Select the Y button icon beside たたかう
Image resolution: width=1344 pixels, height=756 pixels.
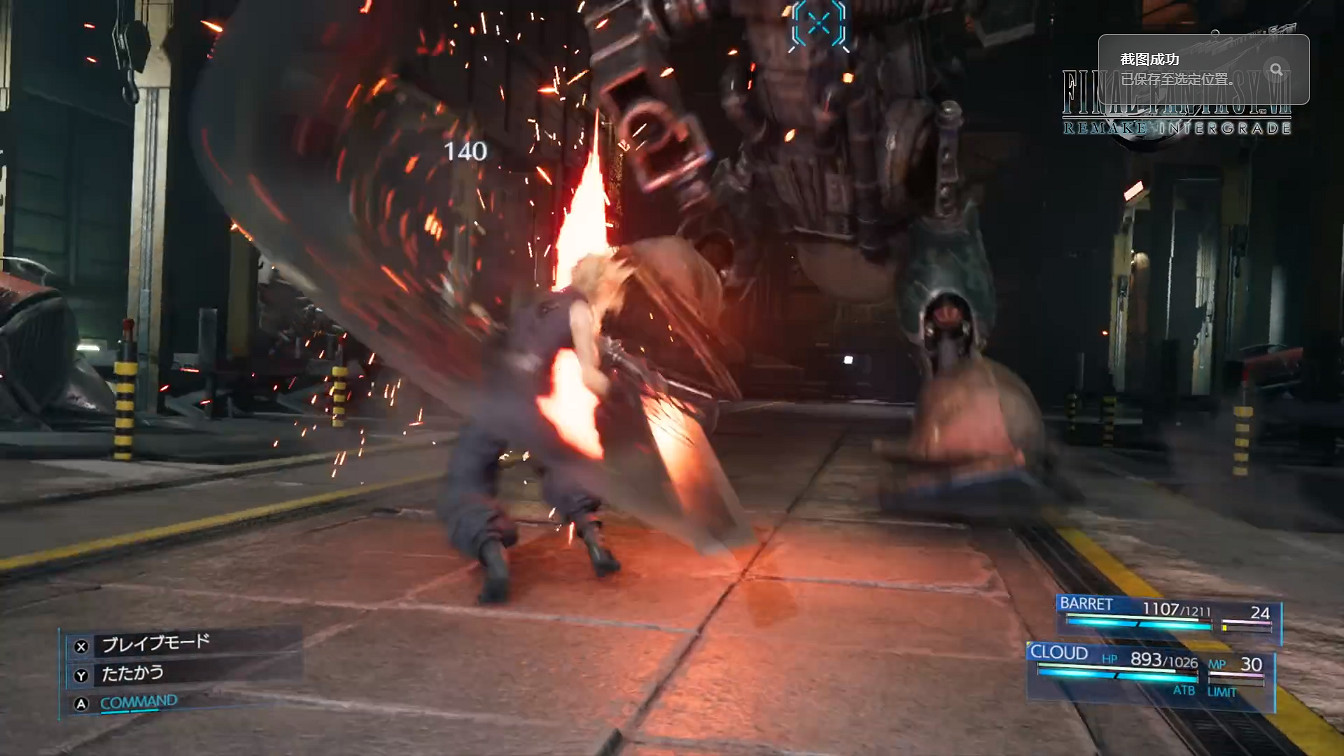pyautogui.click(x=81, y=674)
